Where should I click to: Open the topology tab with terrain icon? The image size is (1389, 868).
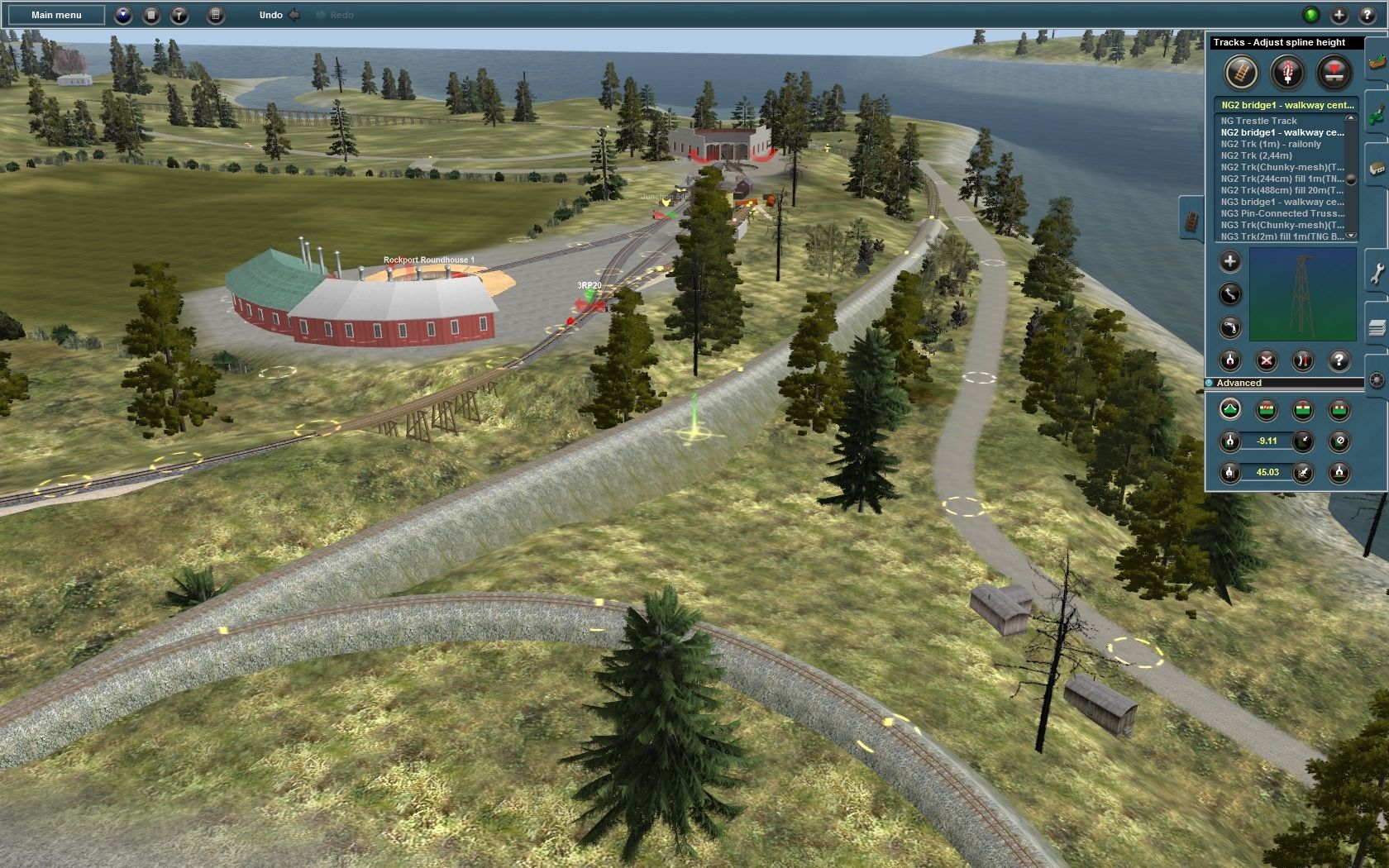click(x=1377, y=60)
